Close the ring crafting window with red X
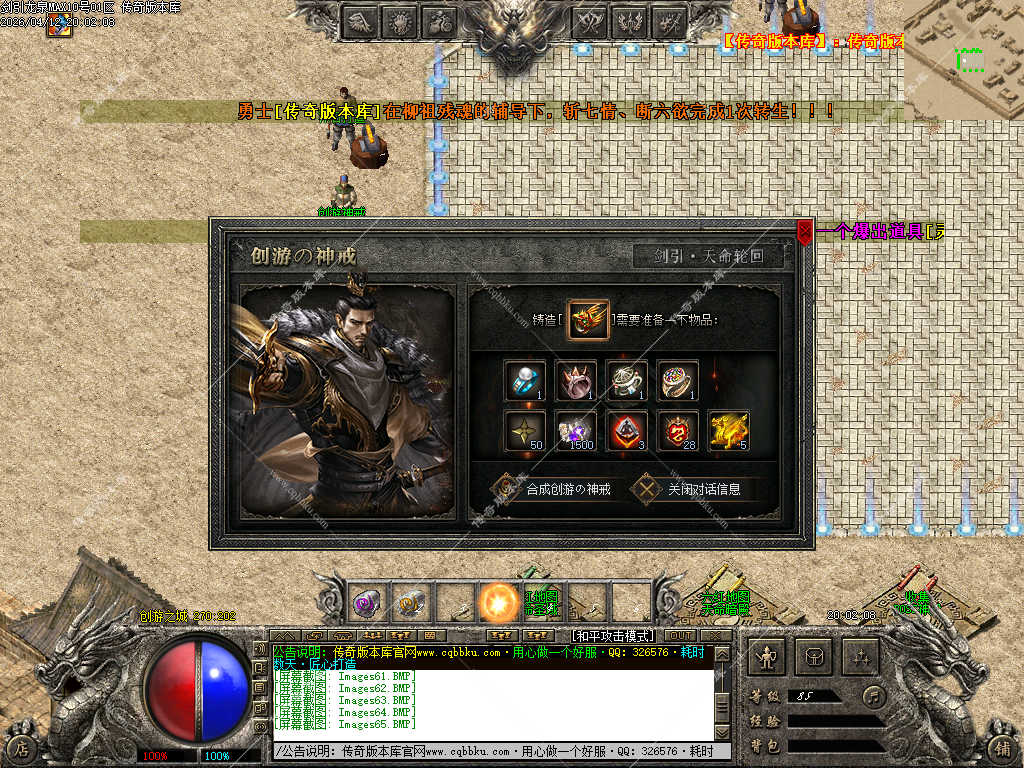Screen dimensions: 1024x768 coord(805,232)
